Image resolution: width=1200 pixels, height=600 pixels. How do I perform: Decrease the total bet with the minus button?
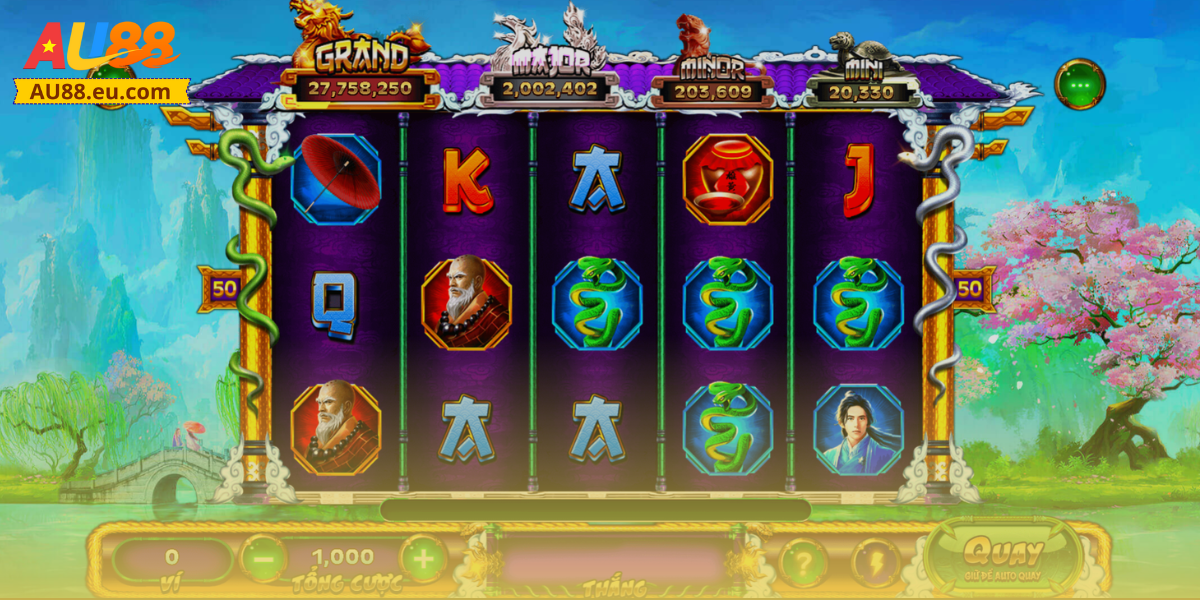pos(263,559)
